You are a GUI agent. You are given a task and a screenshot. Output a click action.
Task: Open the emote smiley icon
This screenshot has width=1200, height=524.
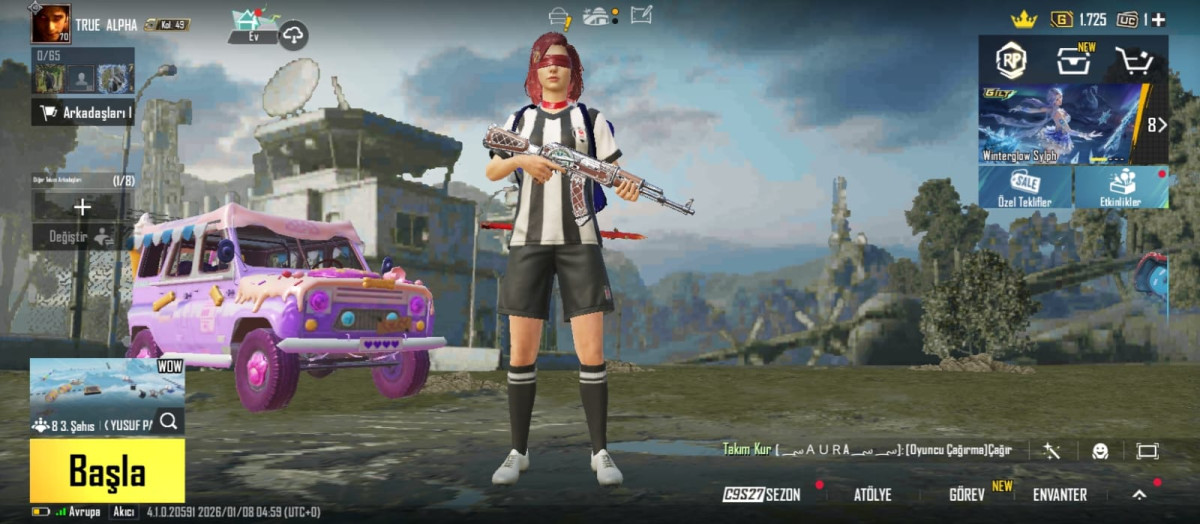[1100, 451]
